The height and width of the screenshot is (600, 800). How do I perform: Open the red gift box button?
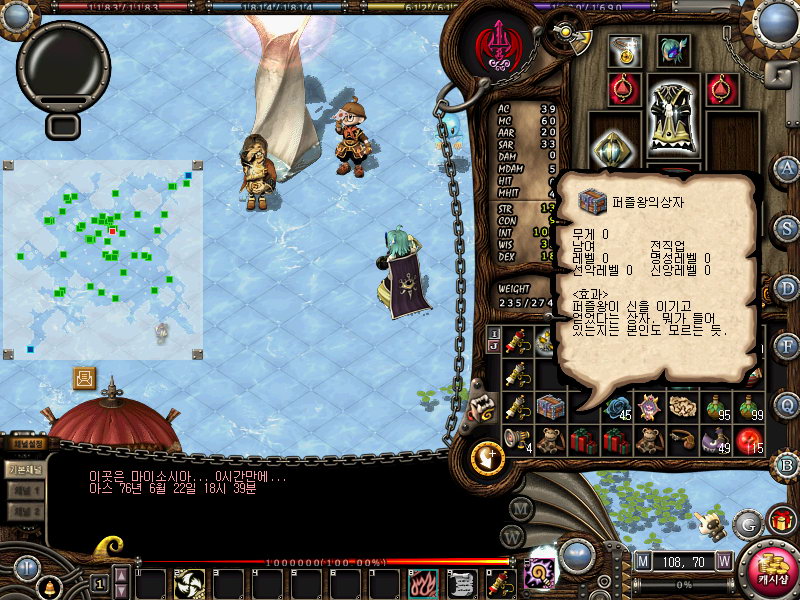[x=781, y=521]
